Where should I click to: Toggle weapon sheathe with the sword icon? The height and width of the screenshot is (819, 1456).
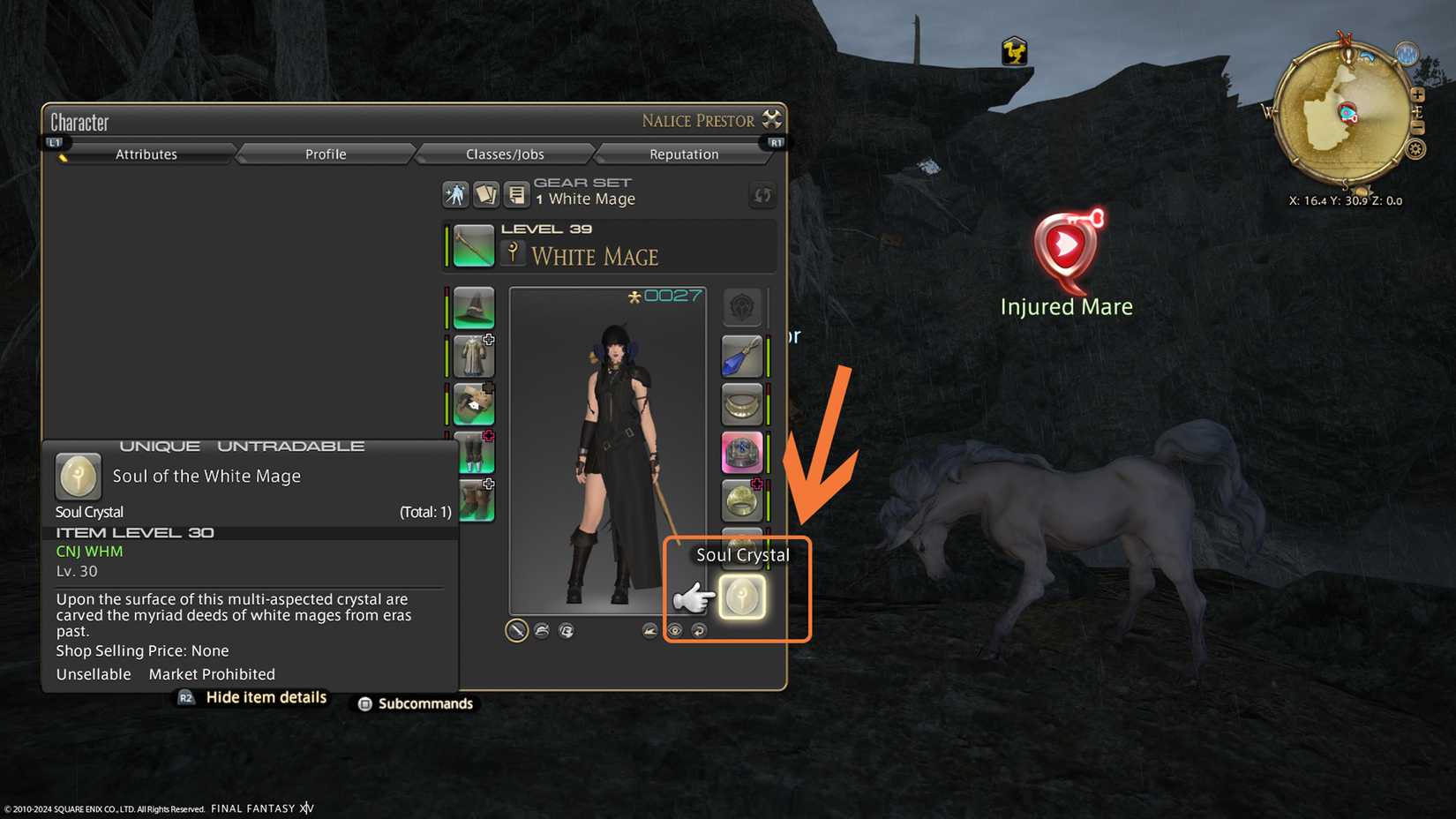pyautogui.click(x=516, y=630)
